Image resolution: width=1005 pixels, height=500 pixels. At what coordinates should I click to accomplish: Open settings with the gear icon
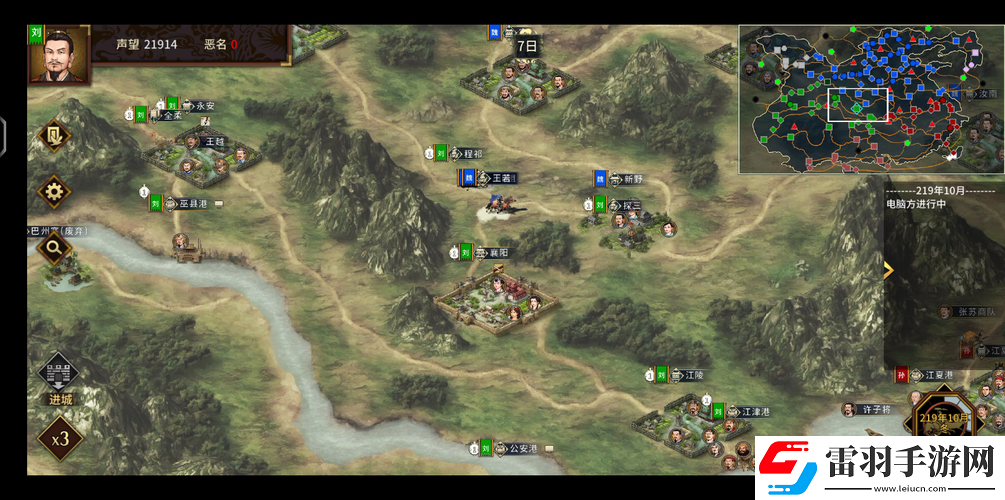pos(54,189)
